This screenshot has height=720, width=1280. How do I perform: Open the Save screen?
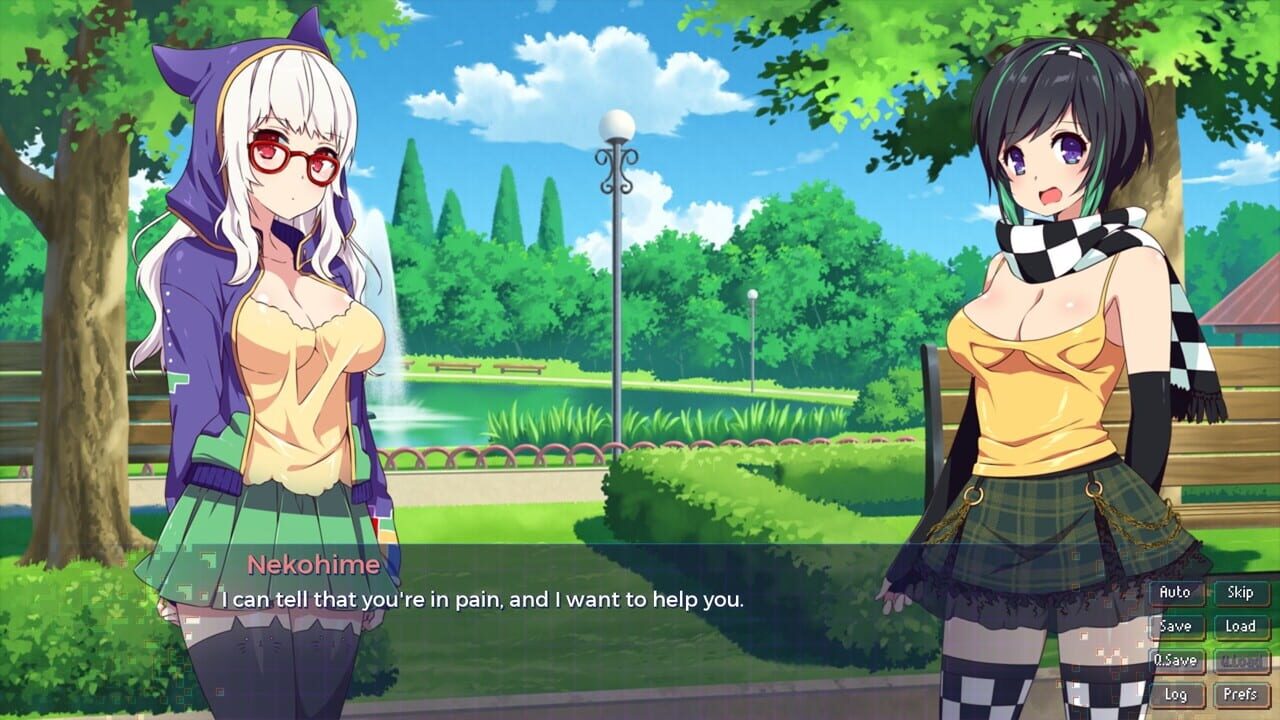click(1176, 626)
